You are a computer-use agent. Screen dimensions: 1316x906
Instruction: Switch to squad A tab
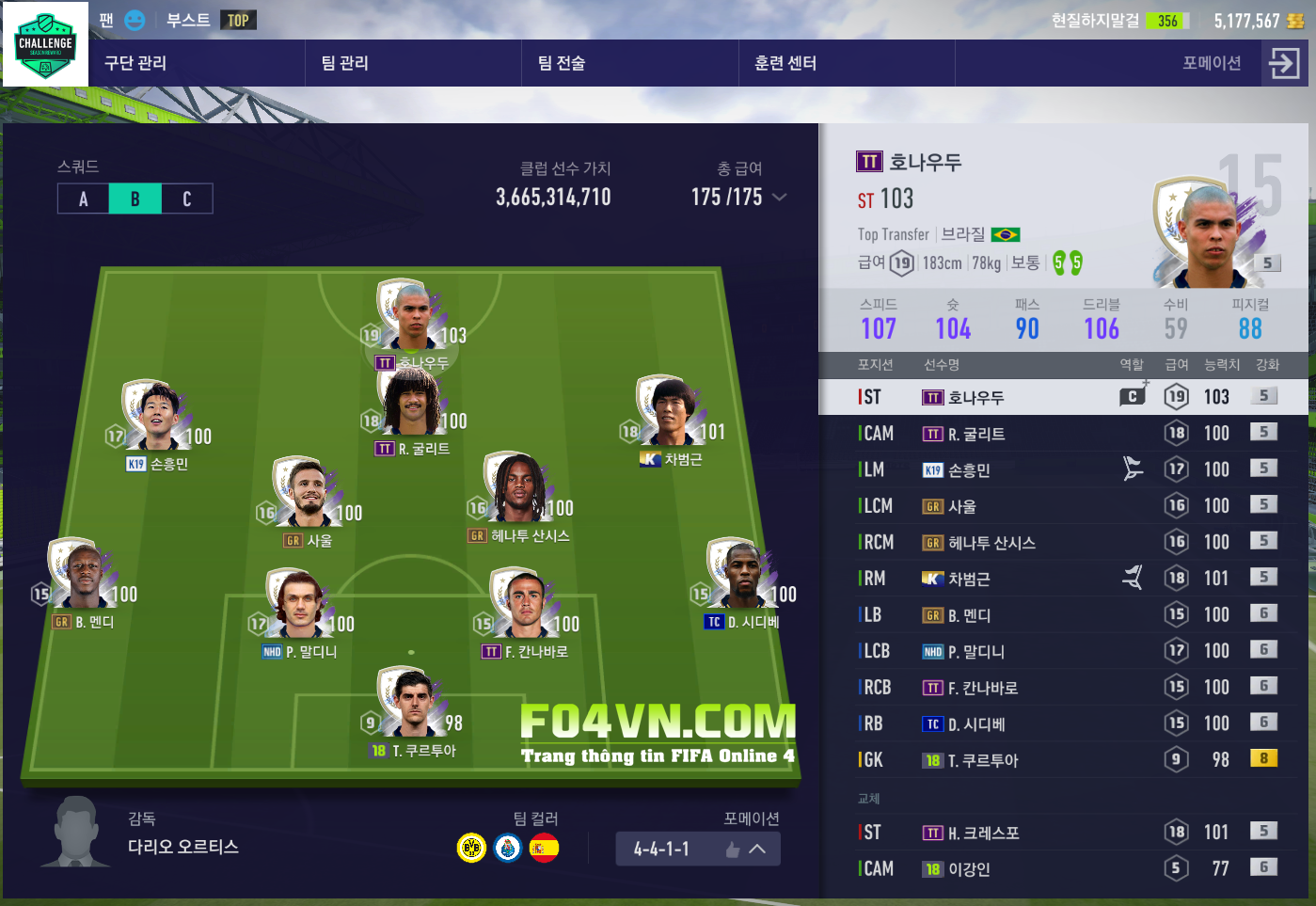pyautogui.click(x=84, y=199)
